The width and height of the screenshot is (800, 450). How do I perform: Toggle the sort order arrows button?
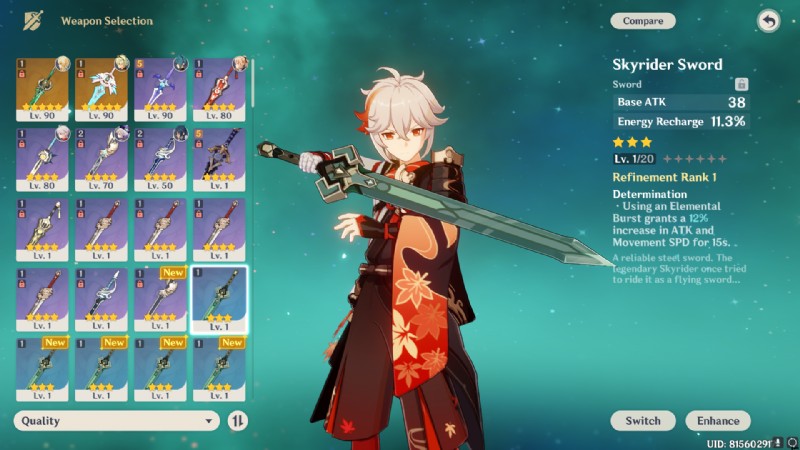pos(237,421)
